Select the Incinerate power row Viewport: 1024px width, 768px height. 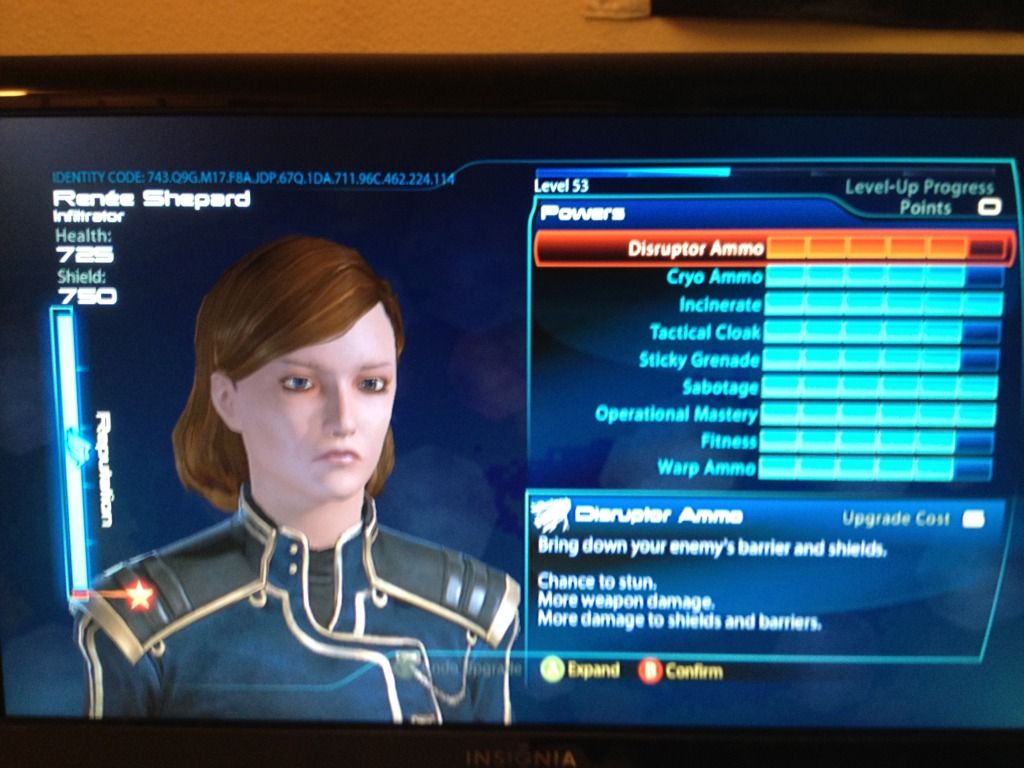(x=720, y=304)
